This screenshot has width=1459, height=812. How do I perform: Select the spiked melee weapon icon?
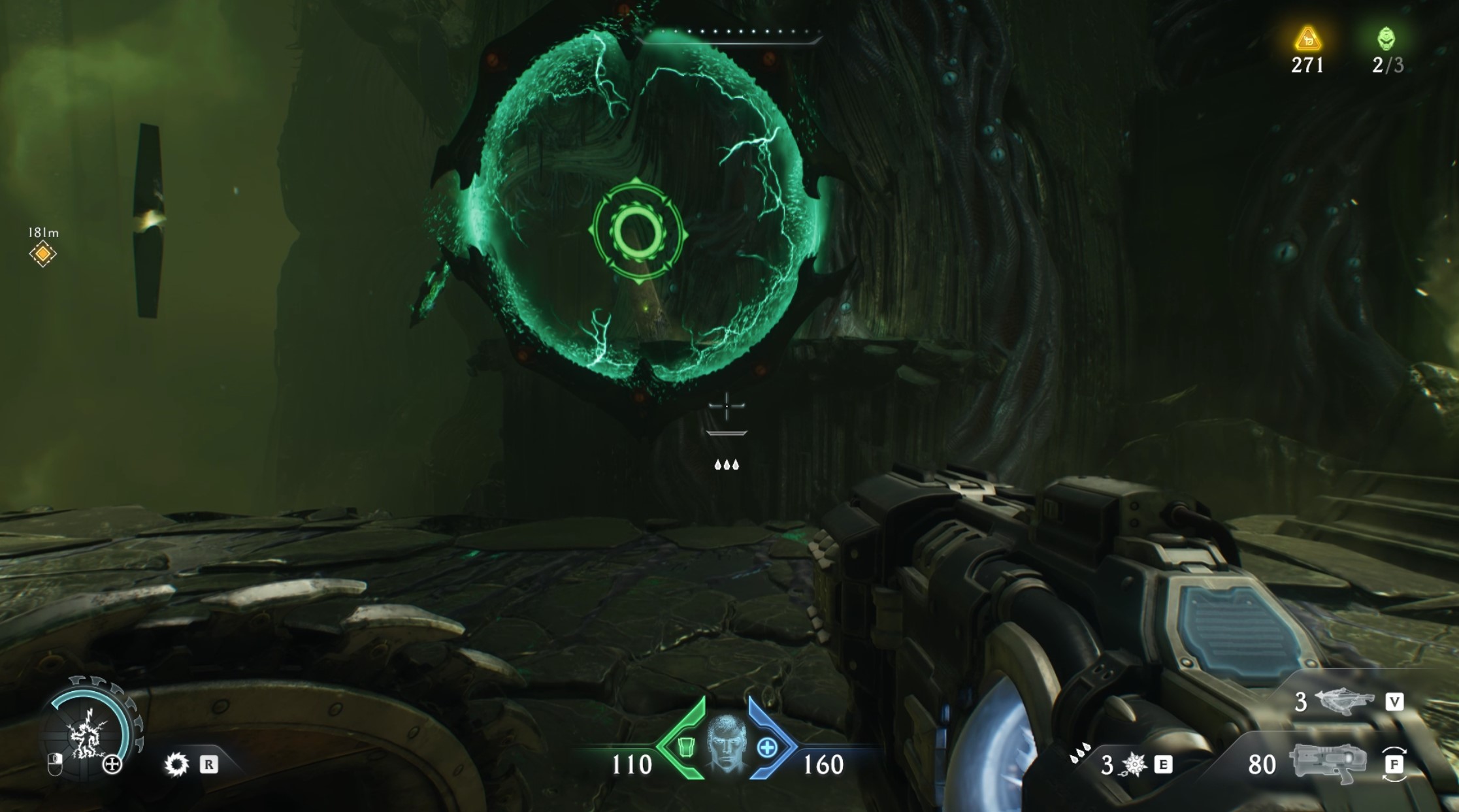tap(1133, 764)
